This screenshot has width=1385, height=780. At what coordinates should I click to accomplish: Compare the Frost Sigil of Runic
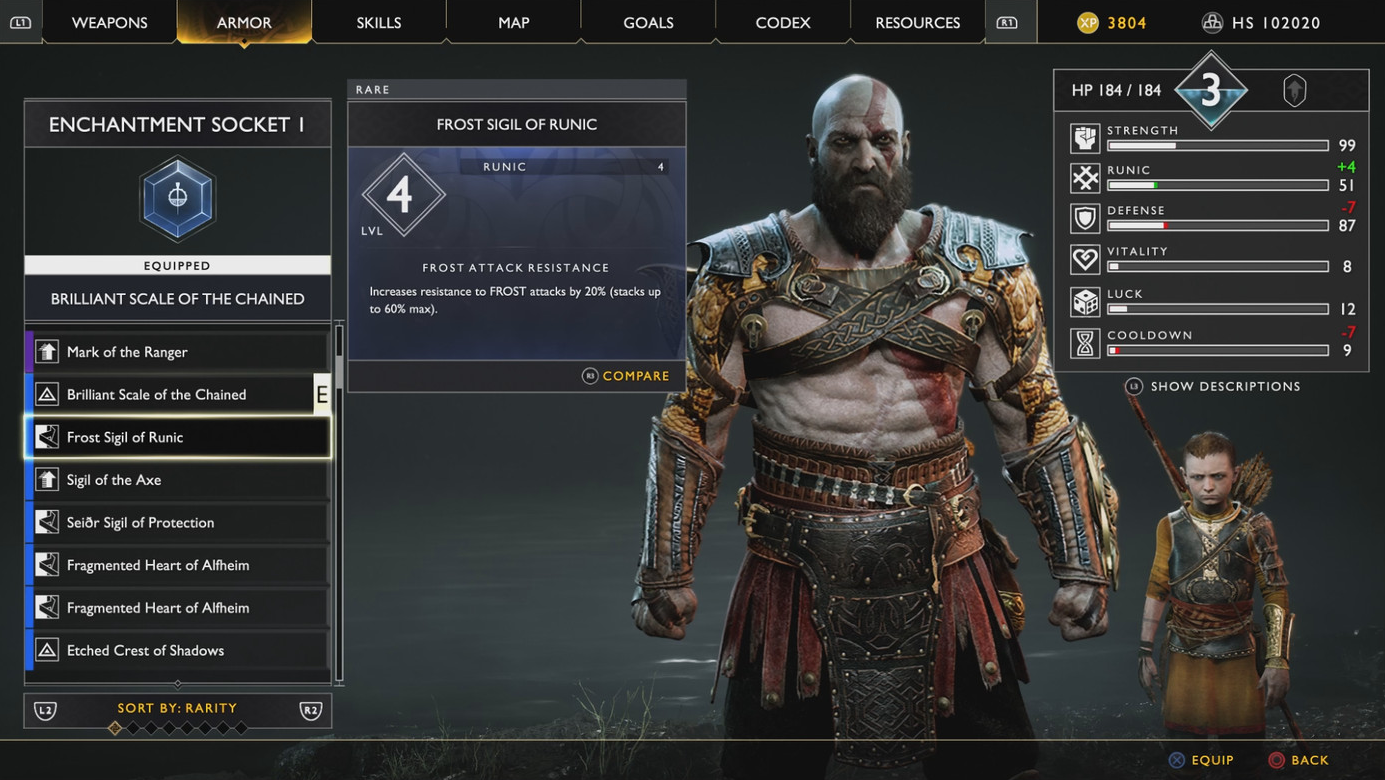coord(627,376)
